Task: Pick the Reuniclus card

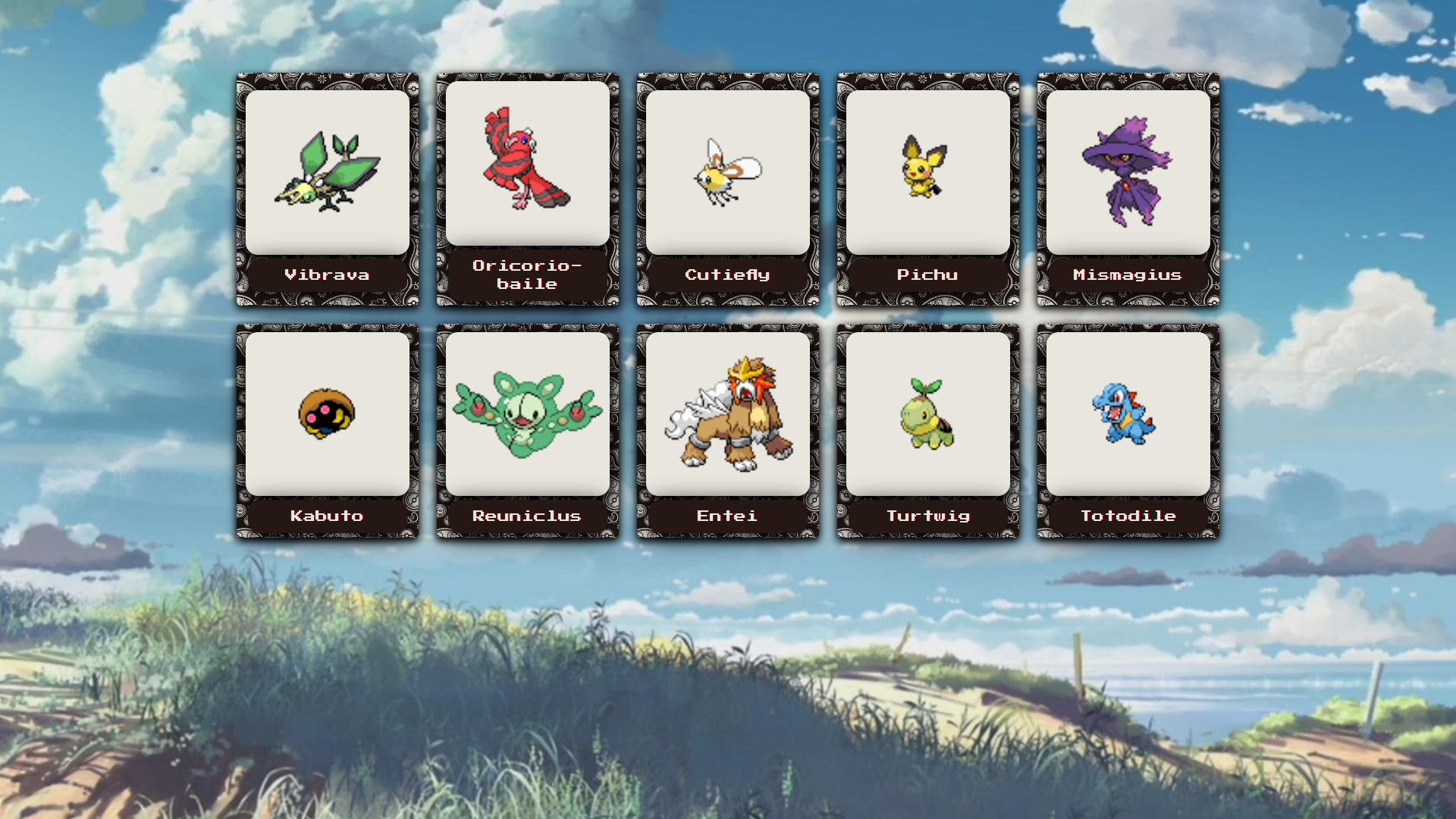Action: pyautogui.click(x=528, y=431)
